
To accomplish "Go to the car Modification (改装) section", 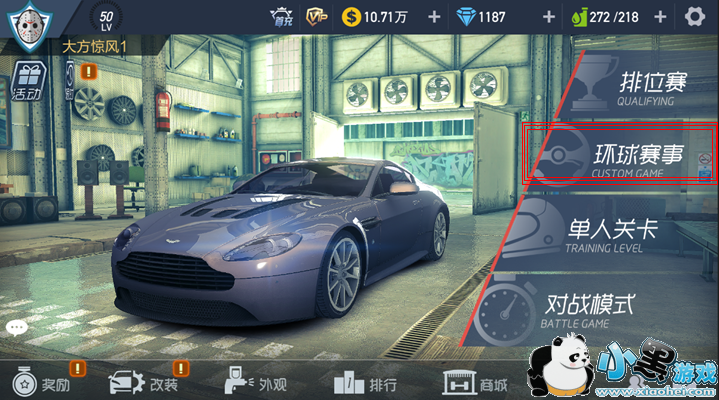I will [143, 383].
